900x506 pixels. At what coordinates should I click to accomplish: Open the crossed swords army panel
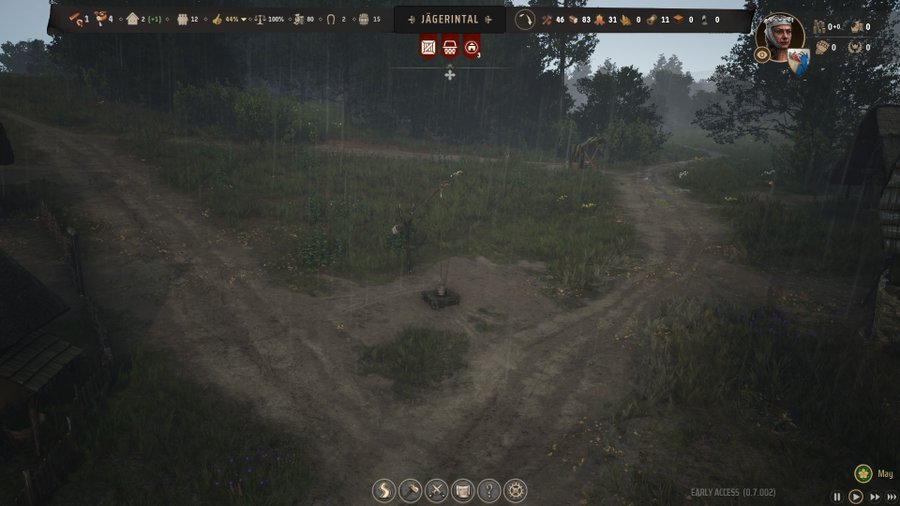437,491
